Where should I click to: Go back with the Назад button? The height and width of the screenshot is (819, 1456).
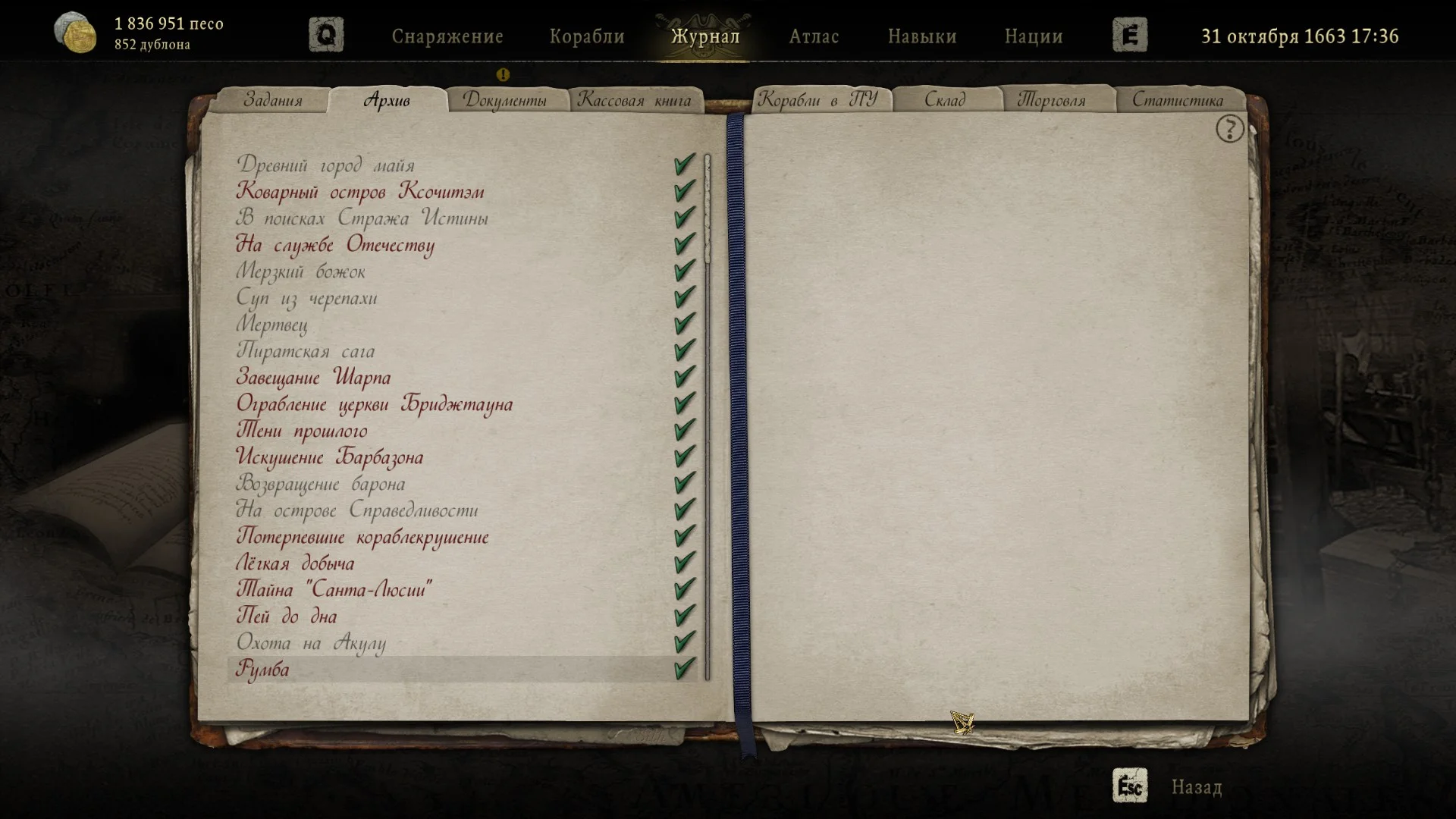coord(1195,787)
